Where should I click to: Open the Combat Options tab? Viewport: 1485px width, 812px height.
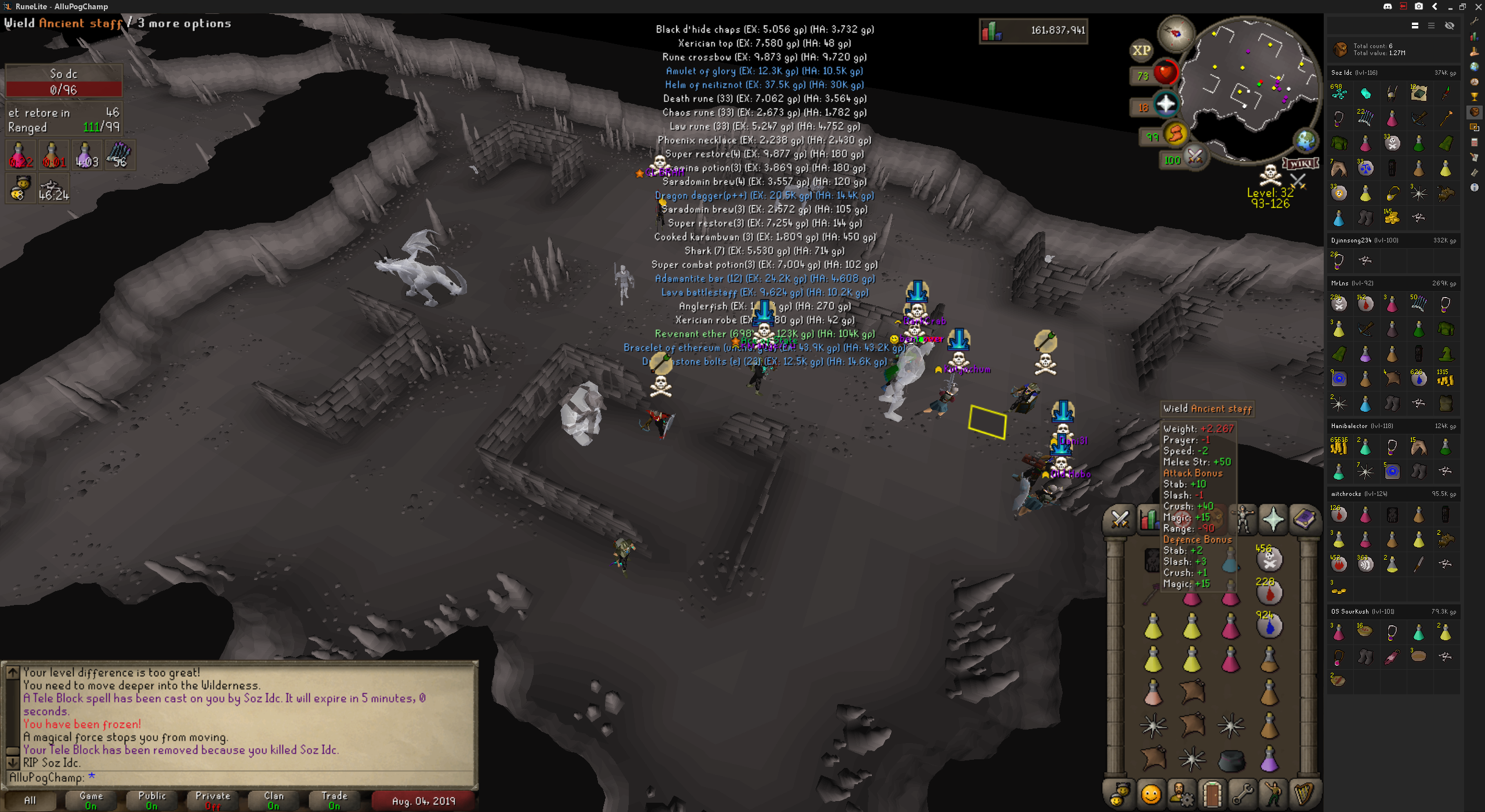click(1120, 519)
